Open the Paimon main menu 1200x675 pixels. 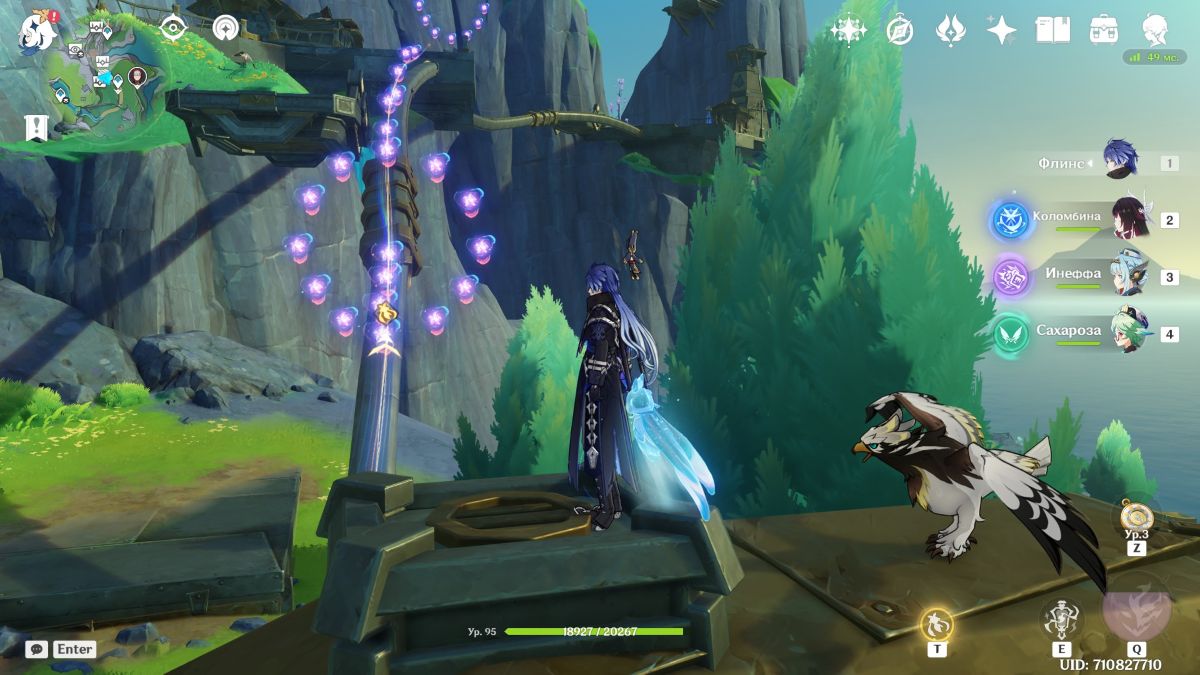click(x=36, y=30)
